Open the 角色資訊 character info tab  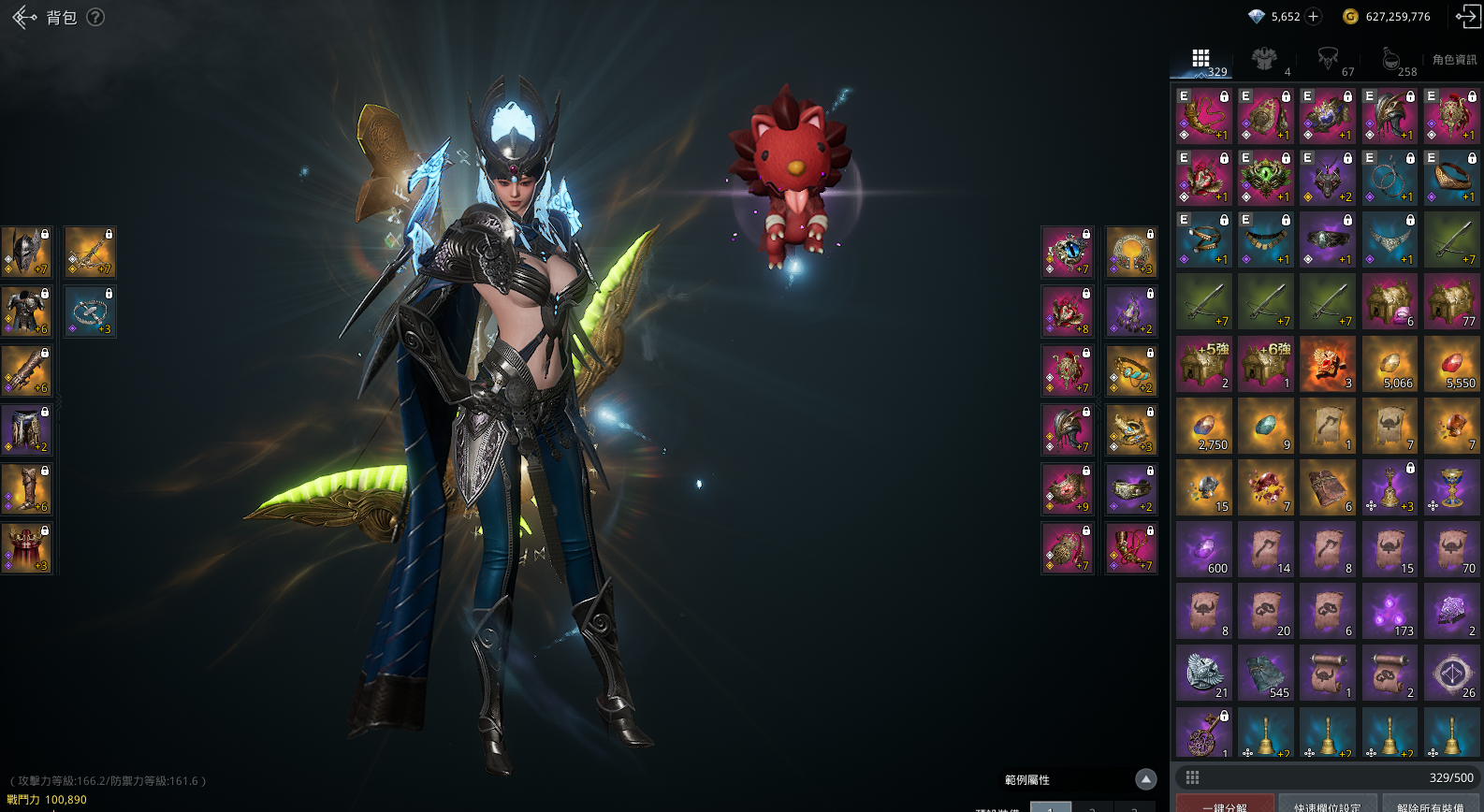pos(1454,60)
